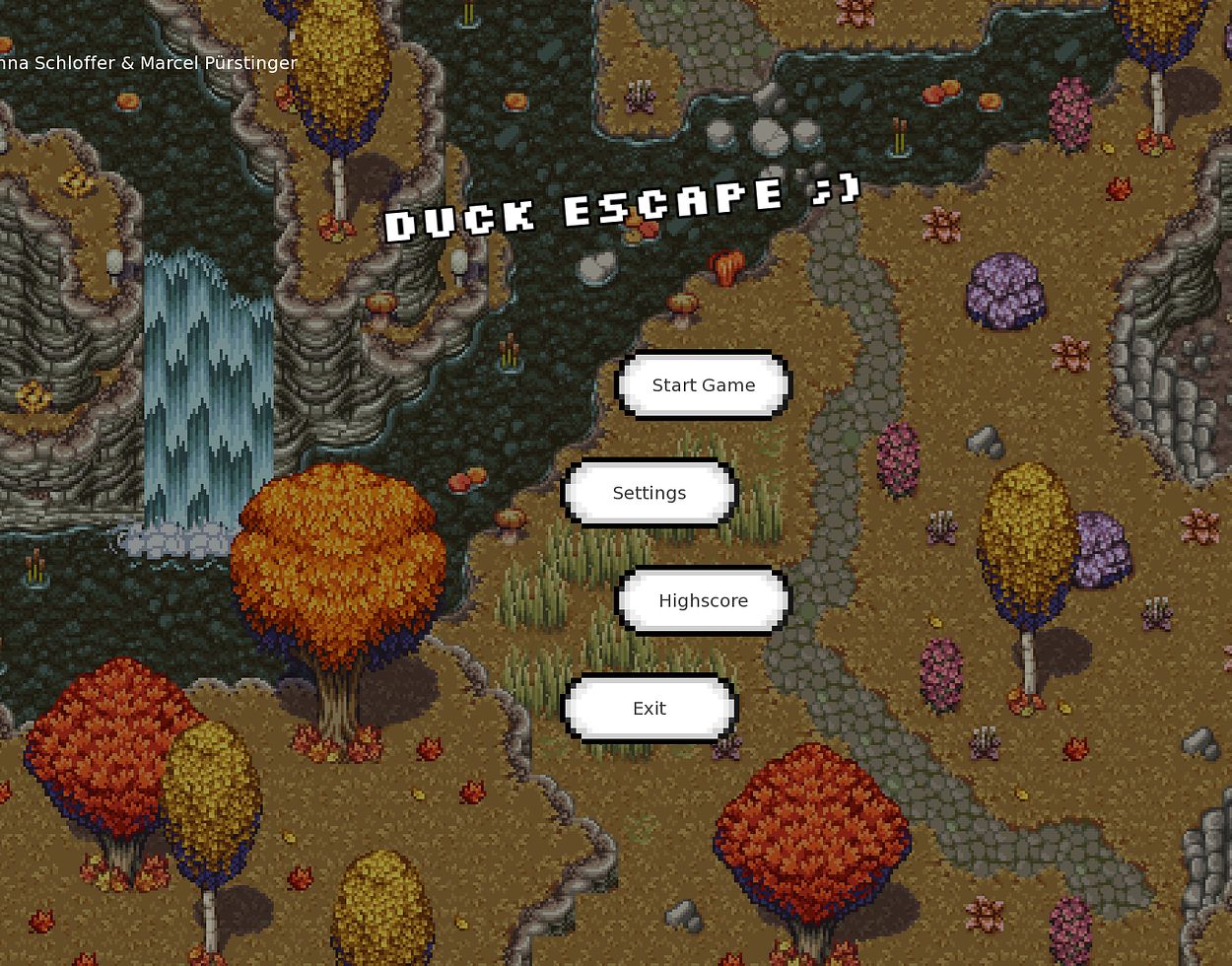Image resolution: width=1232 pixels, height=966 pixels.
Task: Click the Start Game button
Action: point(703,385)
